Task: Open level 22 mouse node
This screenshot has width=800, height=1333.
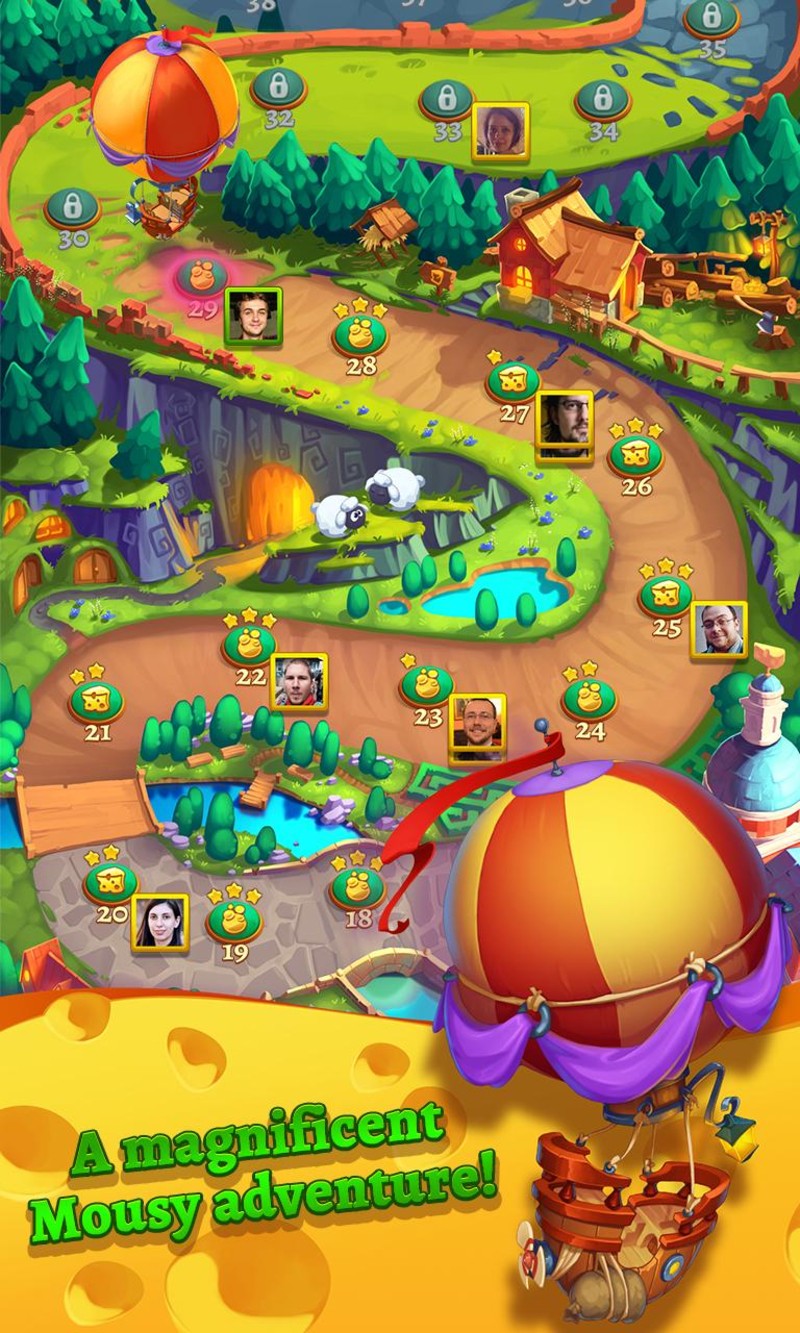Action: [x=249, y=645]
